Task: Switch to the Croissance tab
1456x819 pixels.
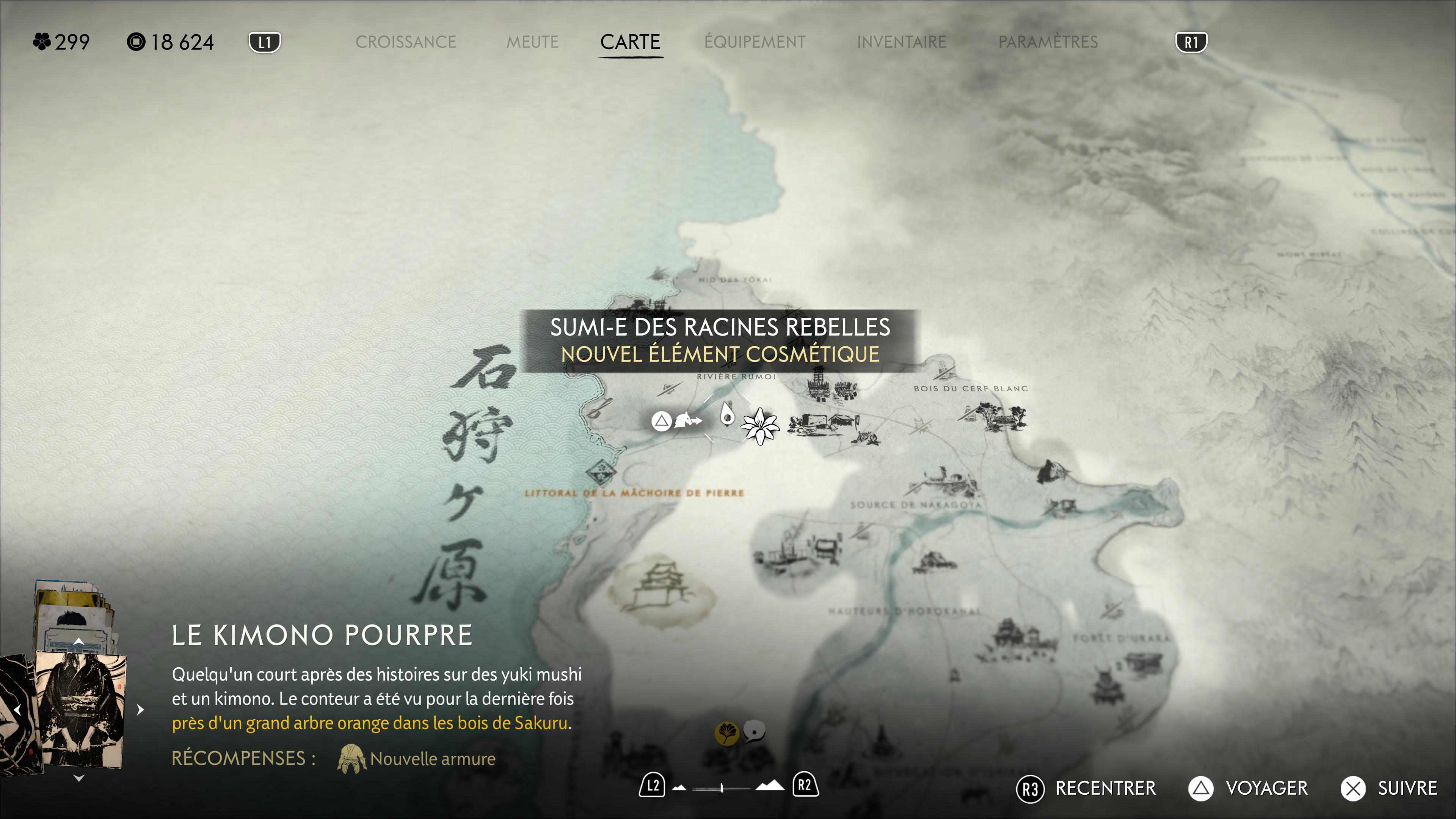Action: click(x=405, y=42)
